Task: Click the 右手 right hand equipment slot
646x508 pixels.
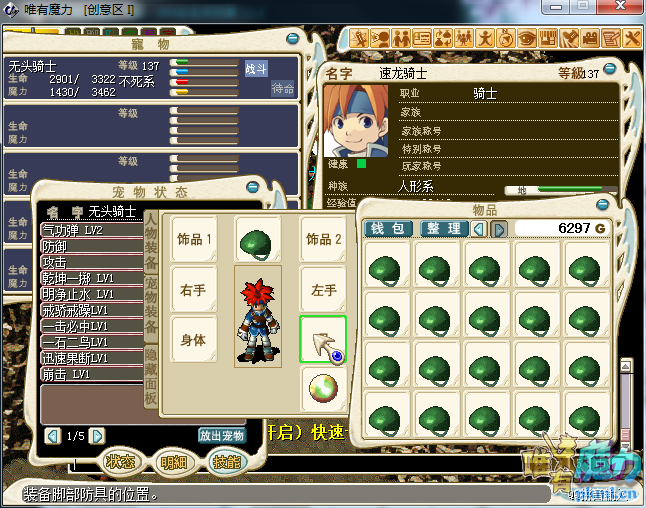Action: [x=194, y=290]
